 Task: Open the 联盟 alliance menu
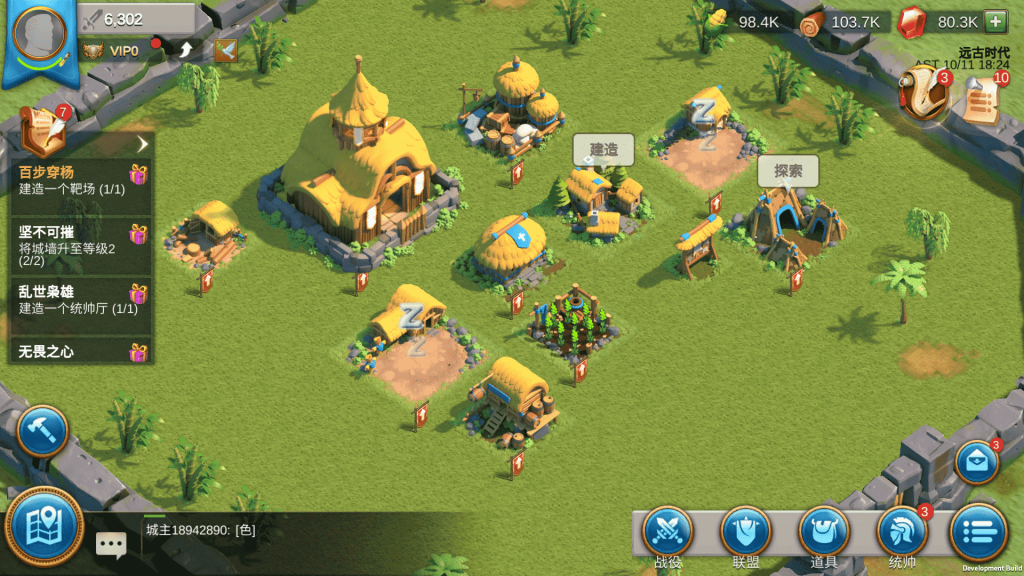(745, 534)
